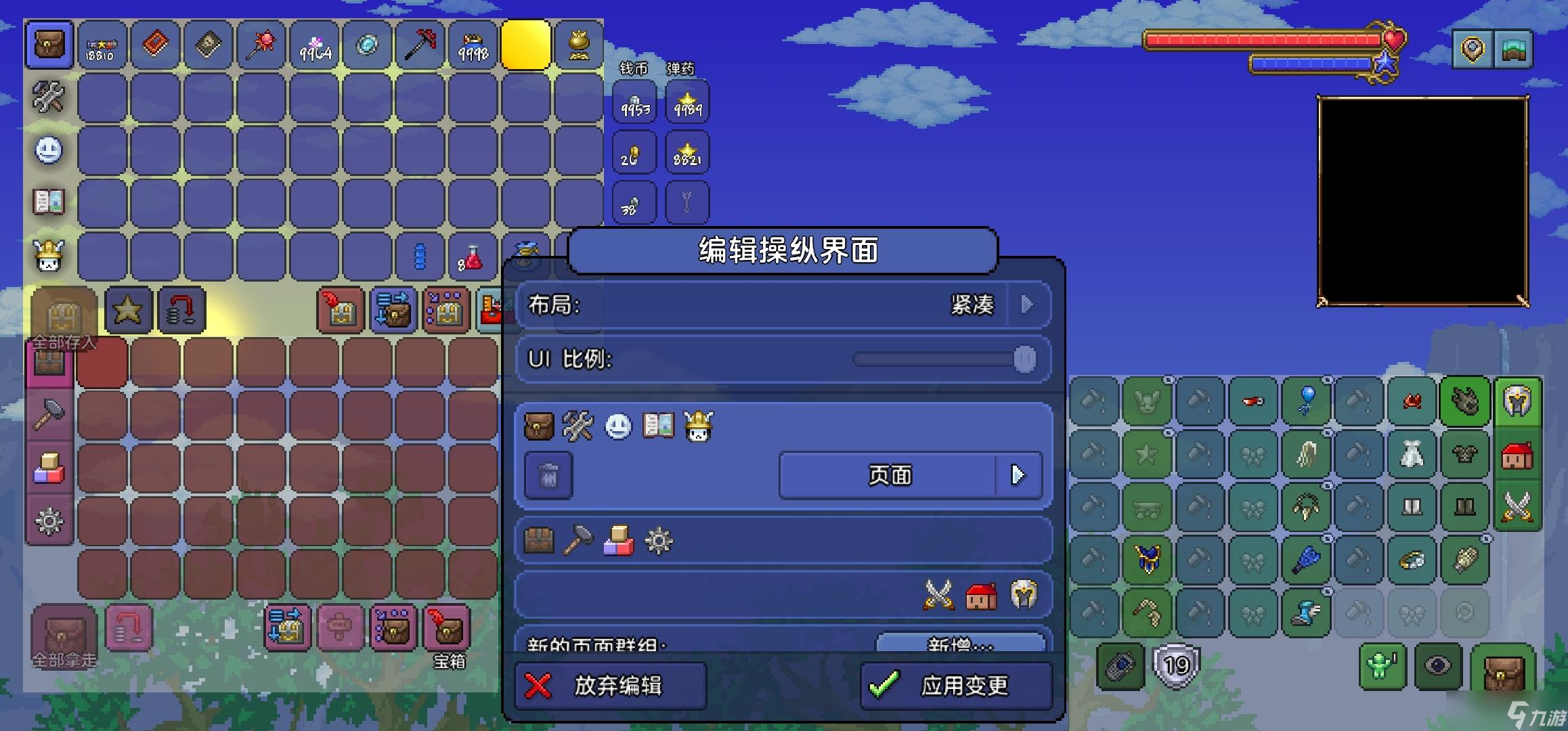Click 放弃编辑 to discard edits
This screenshot has height=731, width=1568.
point(610,686)
